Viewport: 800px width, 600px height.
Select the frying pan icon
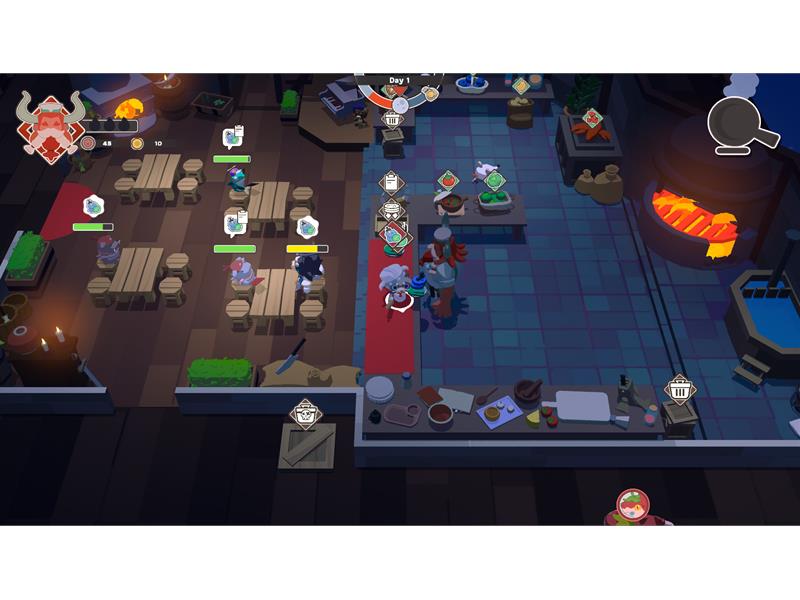(742, 125)
